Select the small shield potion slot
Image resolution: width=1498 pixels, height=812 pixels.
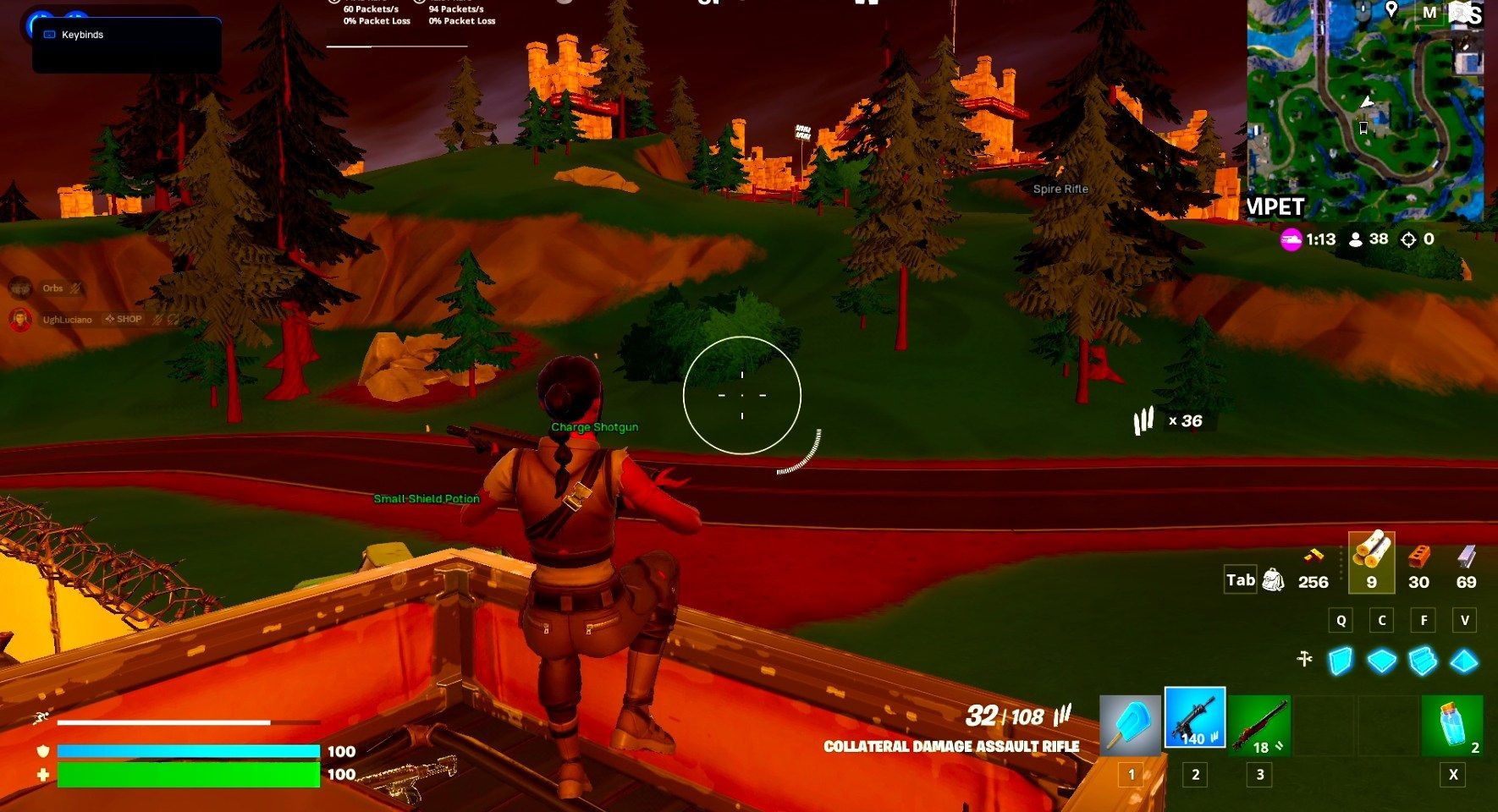1452,725
